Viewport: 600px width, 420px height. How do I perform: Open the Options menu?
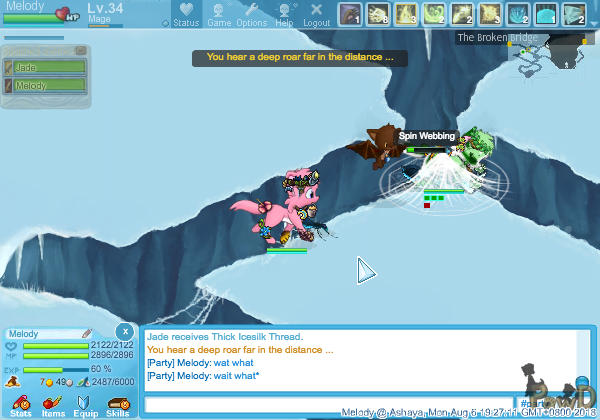point(251,14)
